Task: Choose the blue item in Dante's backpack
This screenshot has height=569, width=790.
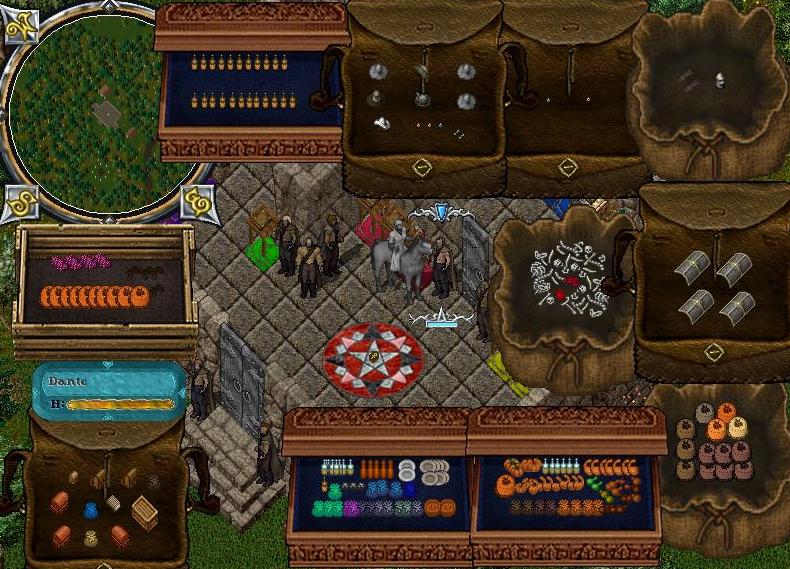Action: [90, 511]
